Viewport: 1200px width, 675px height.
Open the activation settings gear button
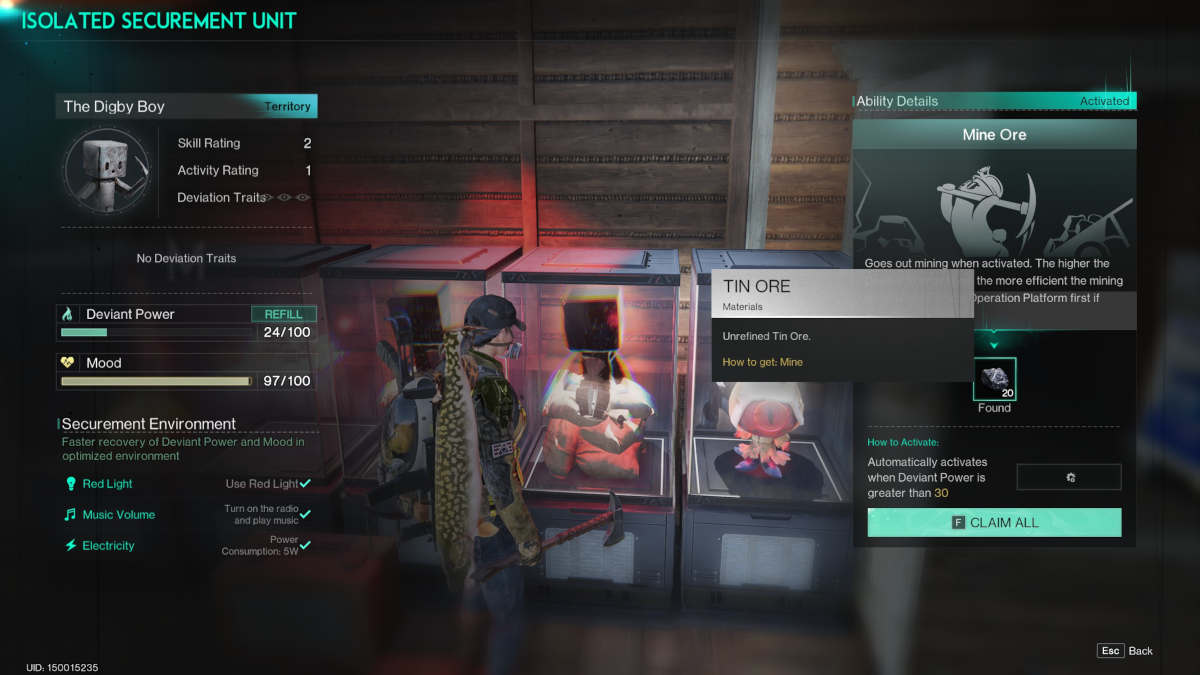tap(1069, 477)
